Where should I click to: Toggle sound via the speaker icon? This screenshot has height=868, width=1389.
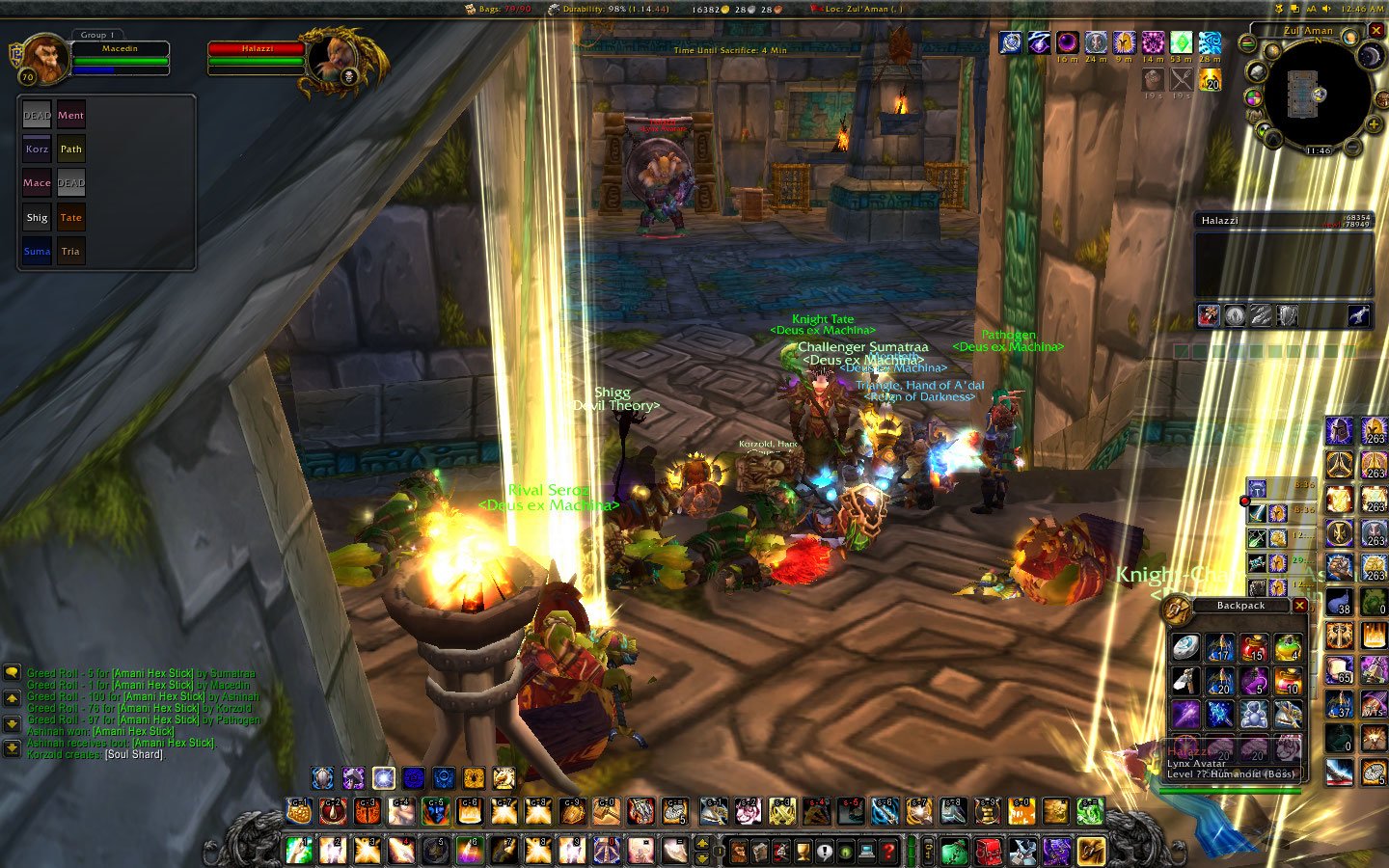[1327, 9]
